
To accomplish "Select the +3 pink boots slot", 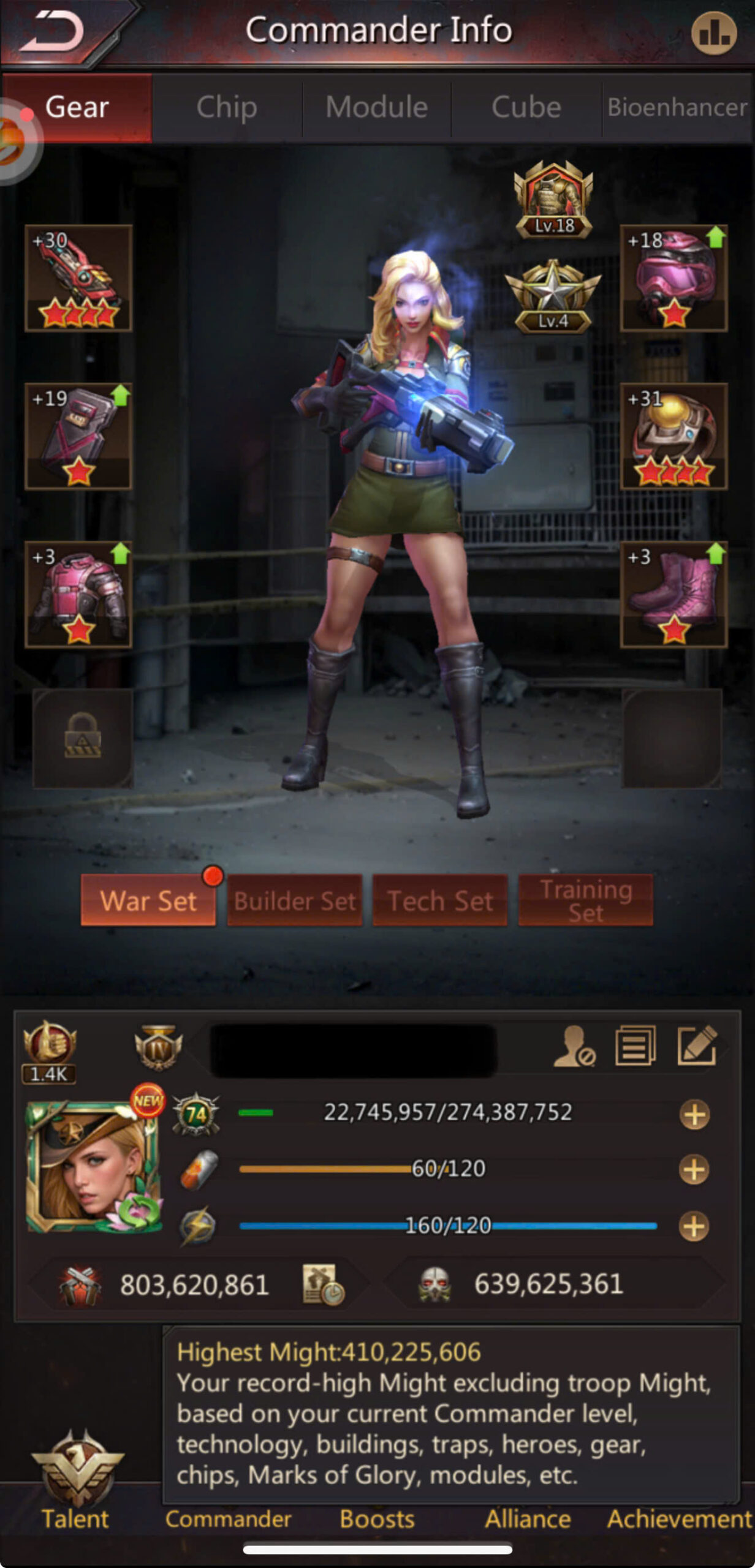I will point(673,594).
